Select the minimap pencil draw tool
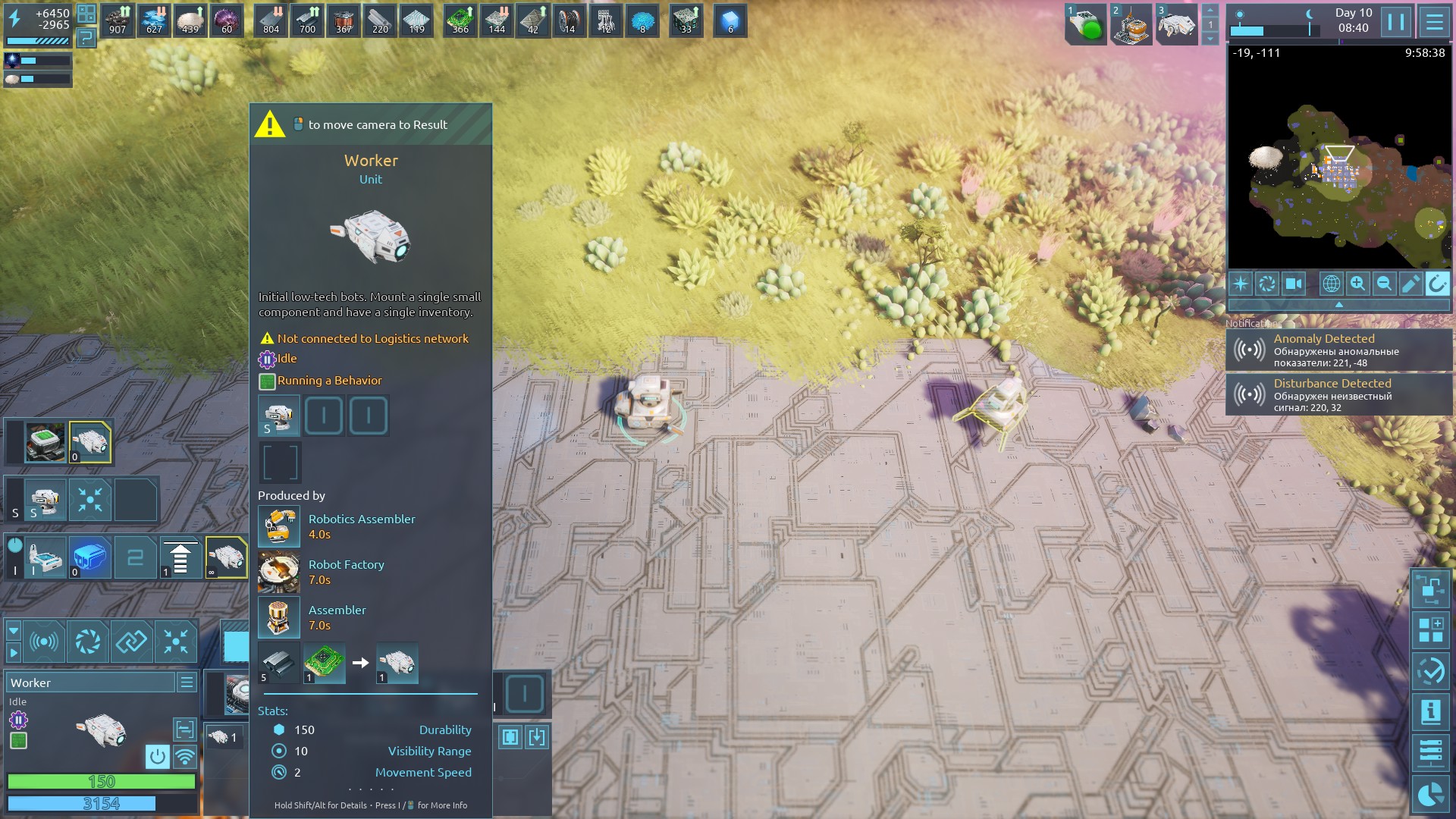This screenshot has height=819, width=1456. point(1410,284)
